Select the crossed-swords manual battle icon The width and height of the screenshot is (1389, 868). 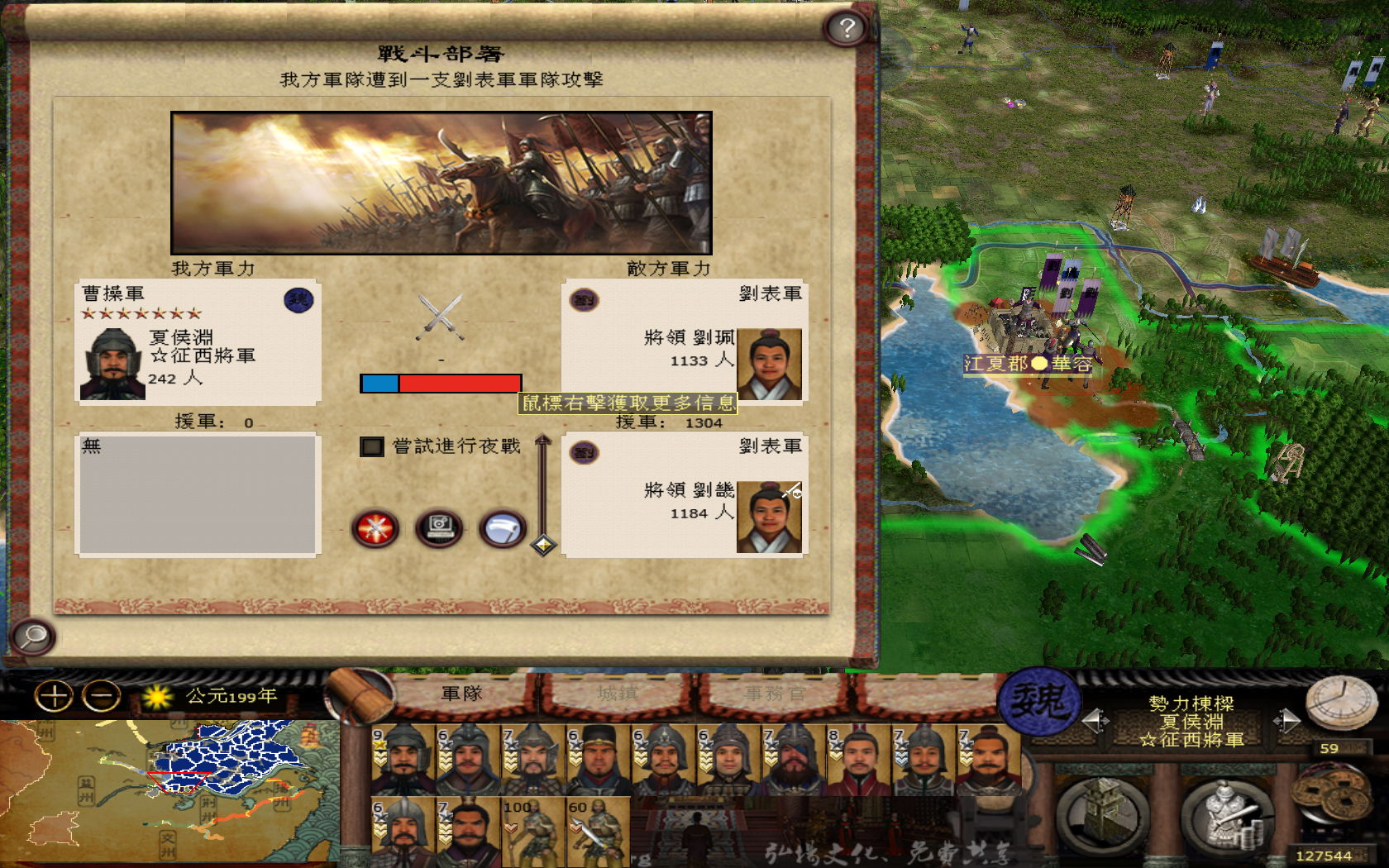376,529
